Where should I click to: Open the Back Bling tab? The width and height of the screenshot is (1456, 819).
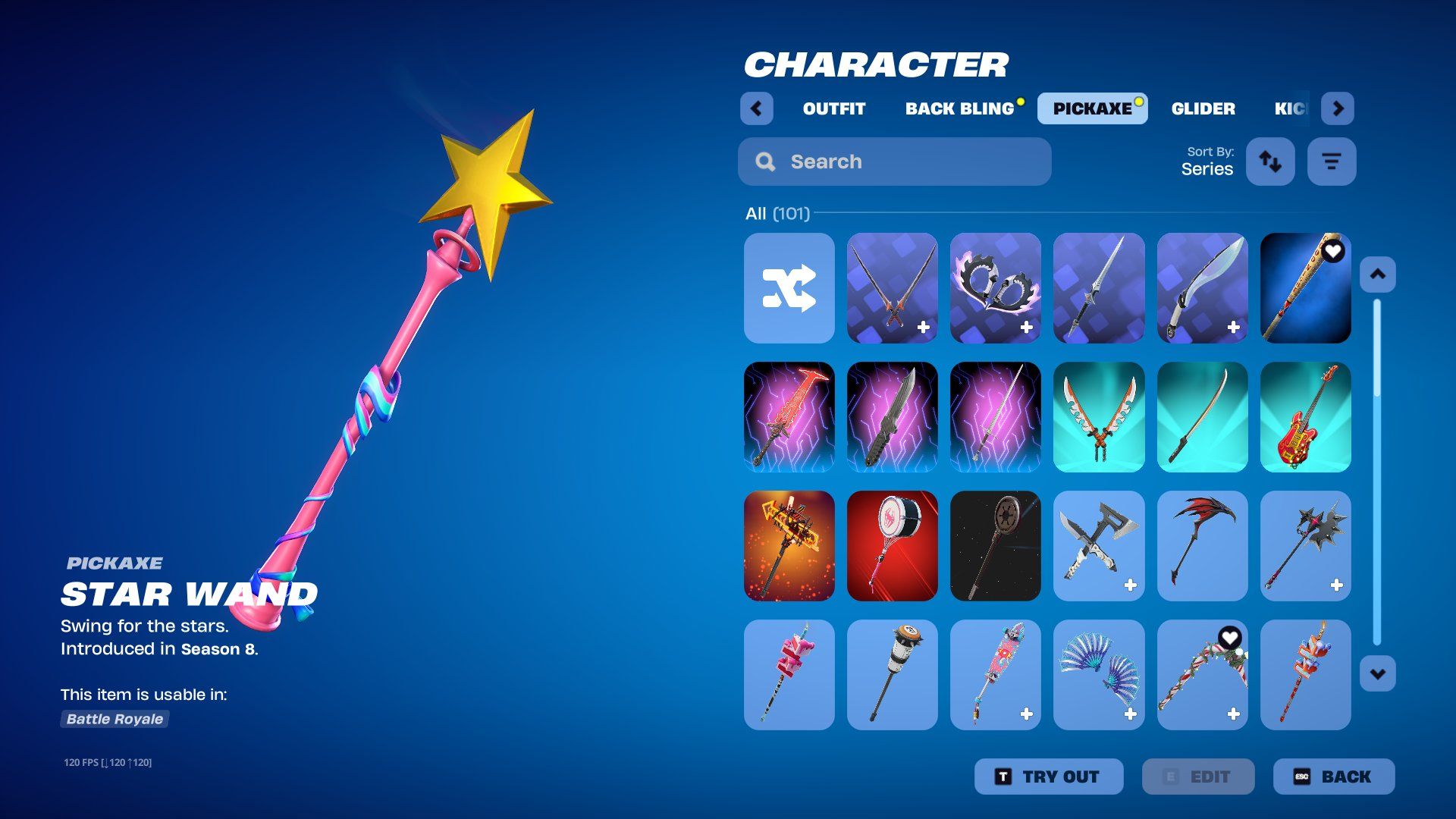(959, 108)
